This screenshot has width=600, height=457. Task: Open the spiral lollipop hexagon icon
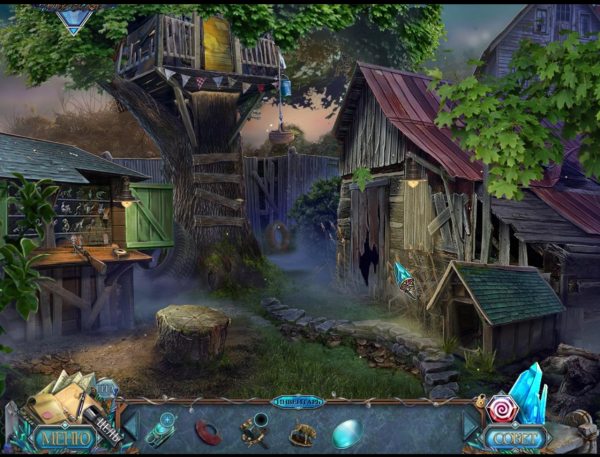point(502,409)
